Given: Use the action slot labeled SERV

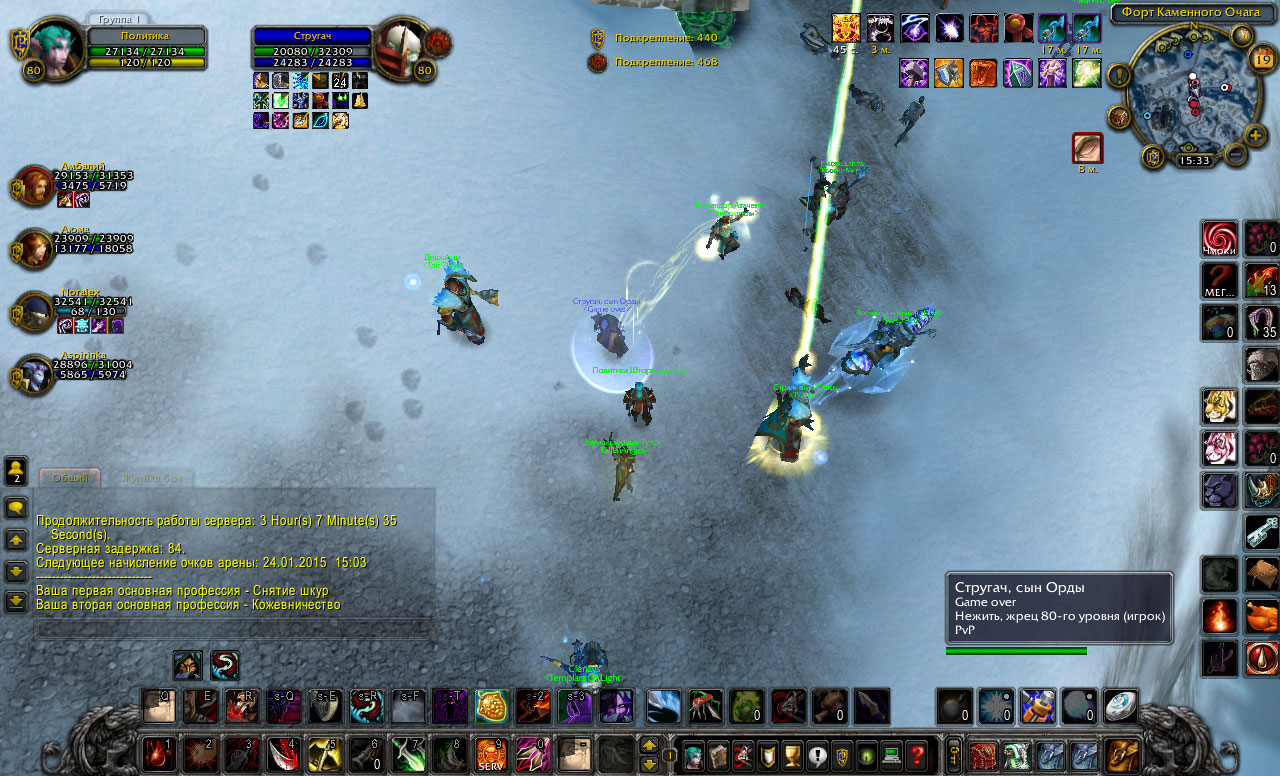Looking at the screenshot, I should click(491, 753).
